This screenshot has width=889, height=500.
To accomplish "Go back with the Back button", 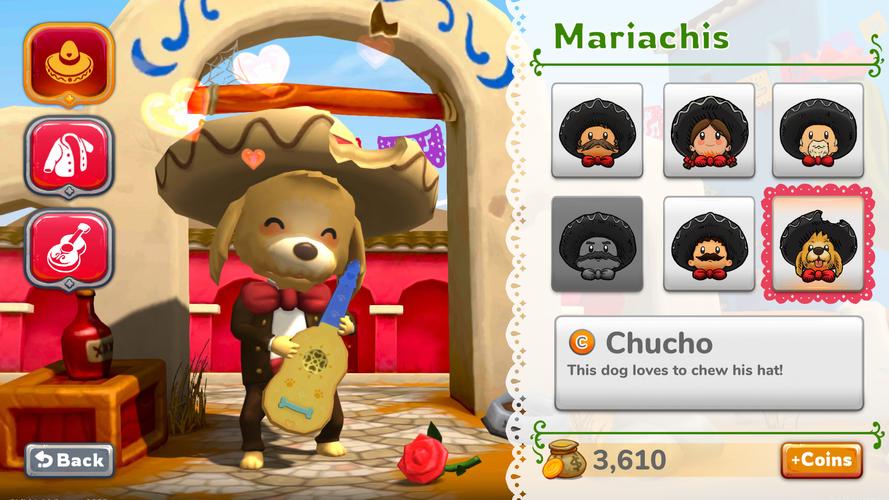I will click(69, 459).
